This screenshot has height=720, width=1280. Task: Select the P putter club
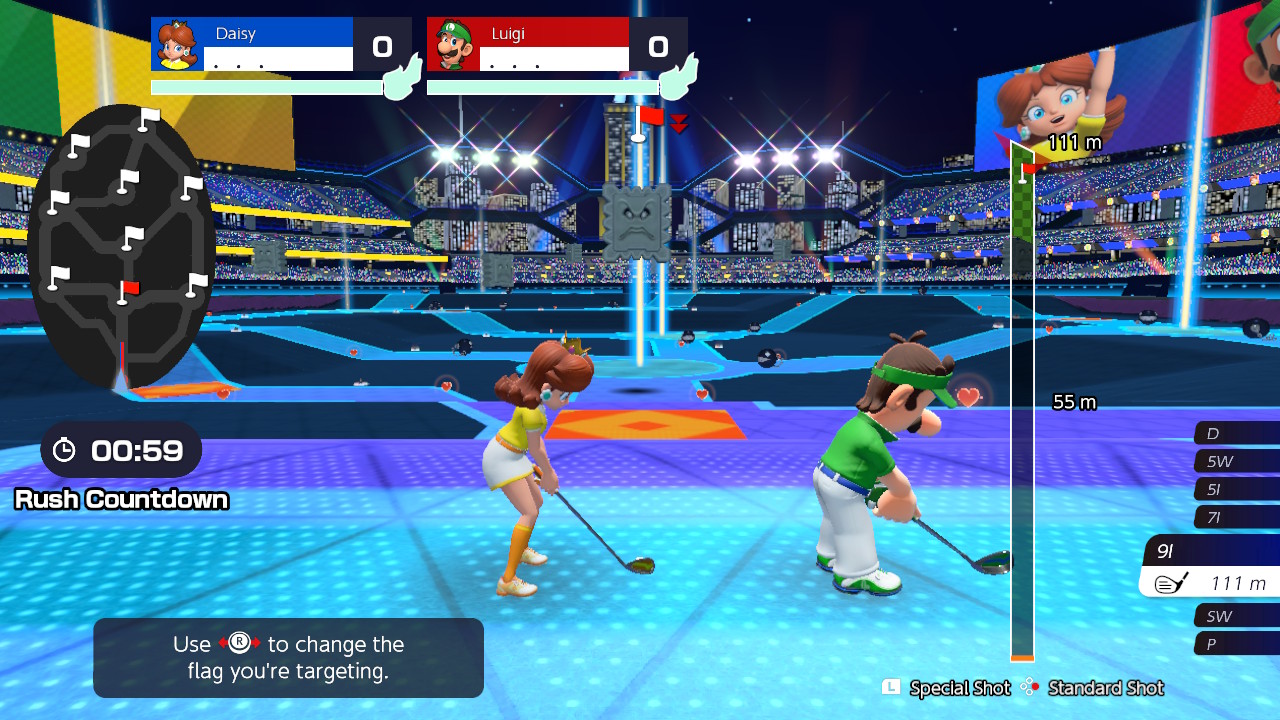1236,644
